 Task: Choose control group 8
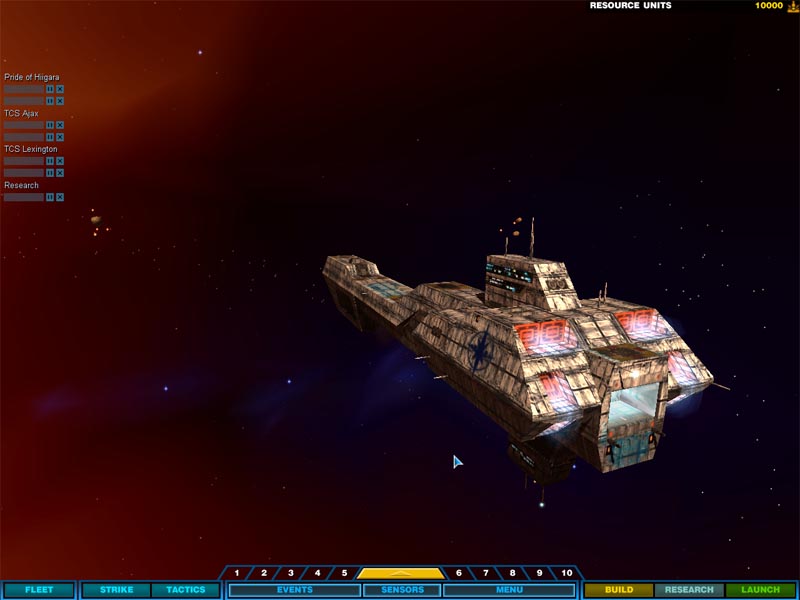coord(513,573)
